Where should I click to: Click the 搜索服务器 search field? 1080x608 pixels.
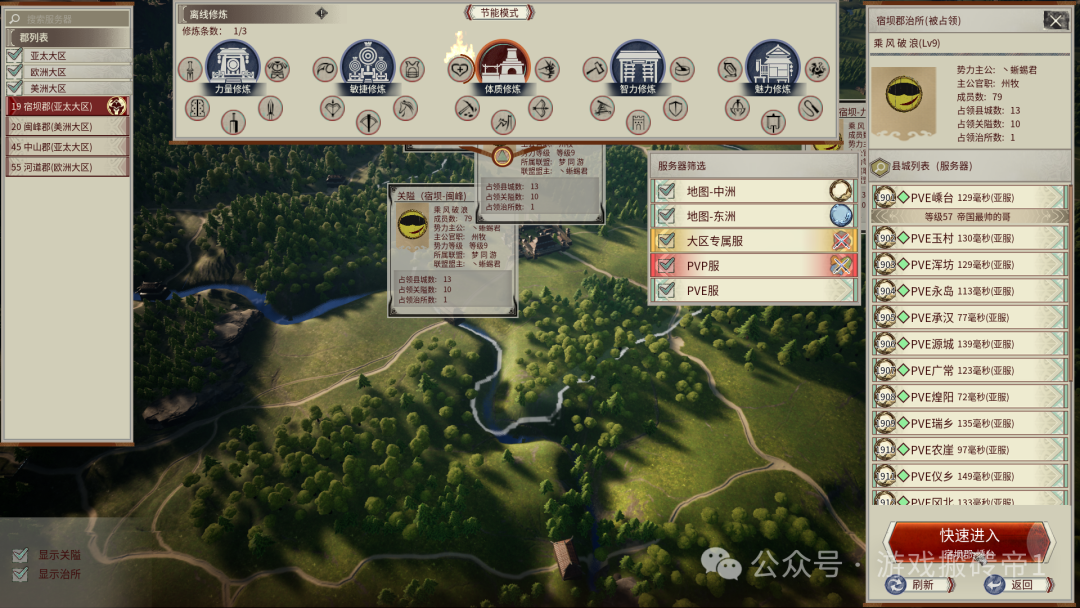72,18
